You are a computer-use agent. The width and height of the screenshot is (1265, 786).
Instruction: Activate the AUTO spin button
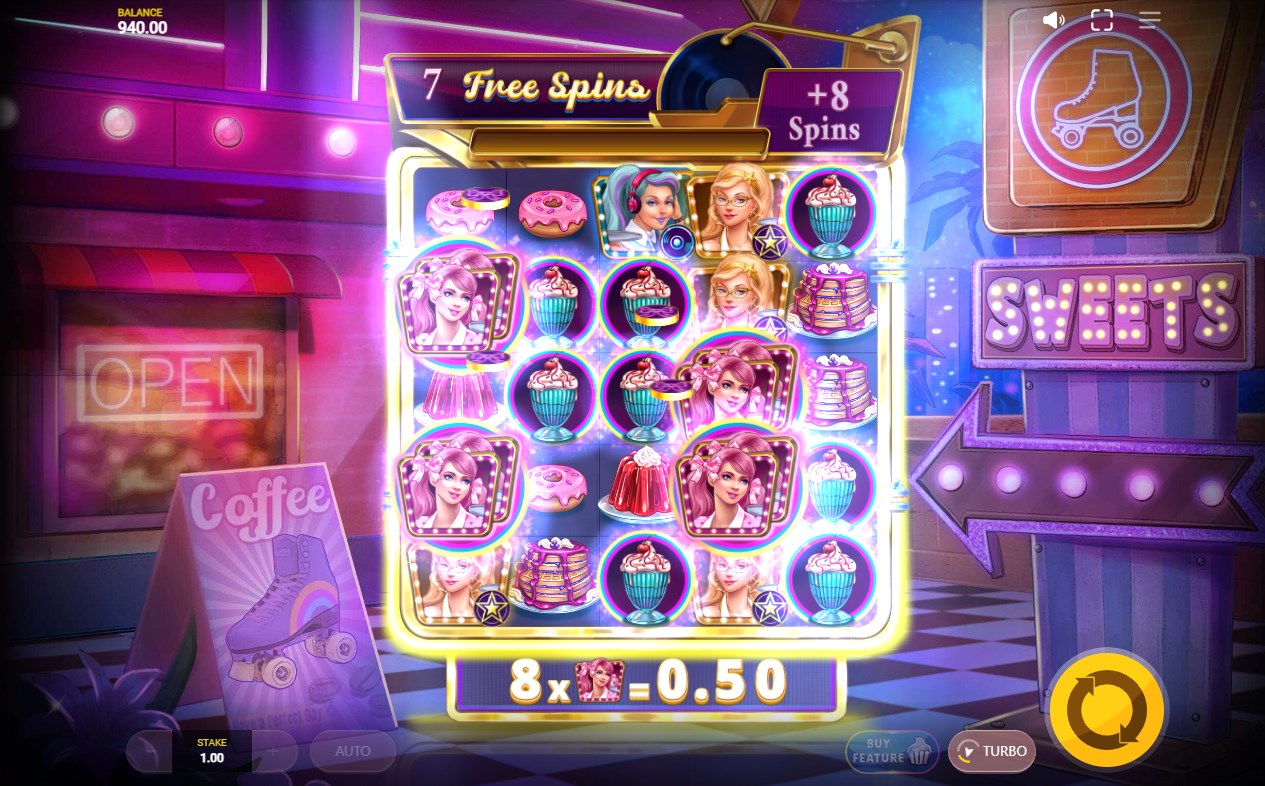tap(352, 751)
